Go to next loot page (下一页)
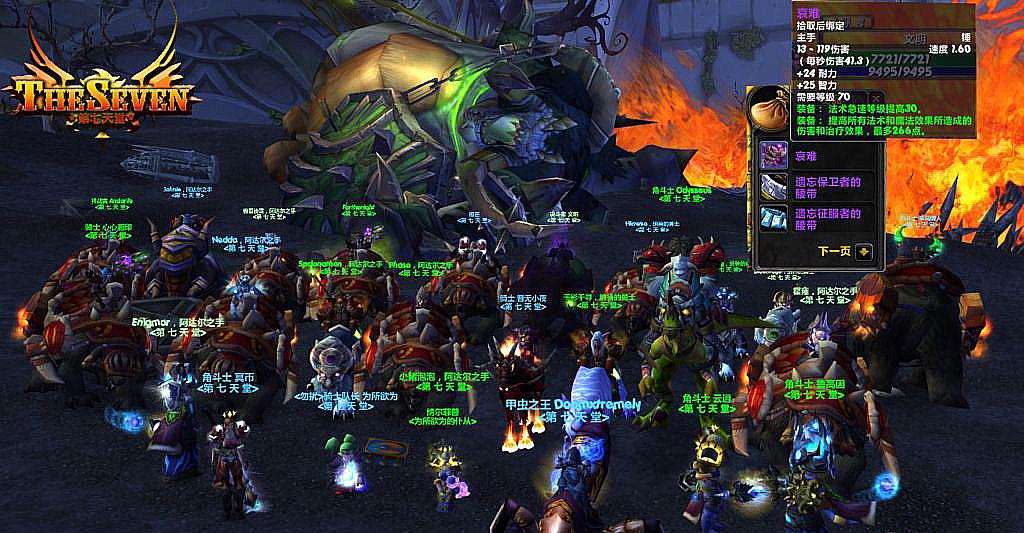 coord(864,252)
